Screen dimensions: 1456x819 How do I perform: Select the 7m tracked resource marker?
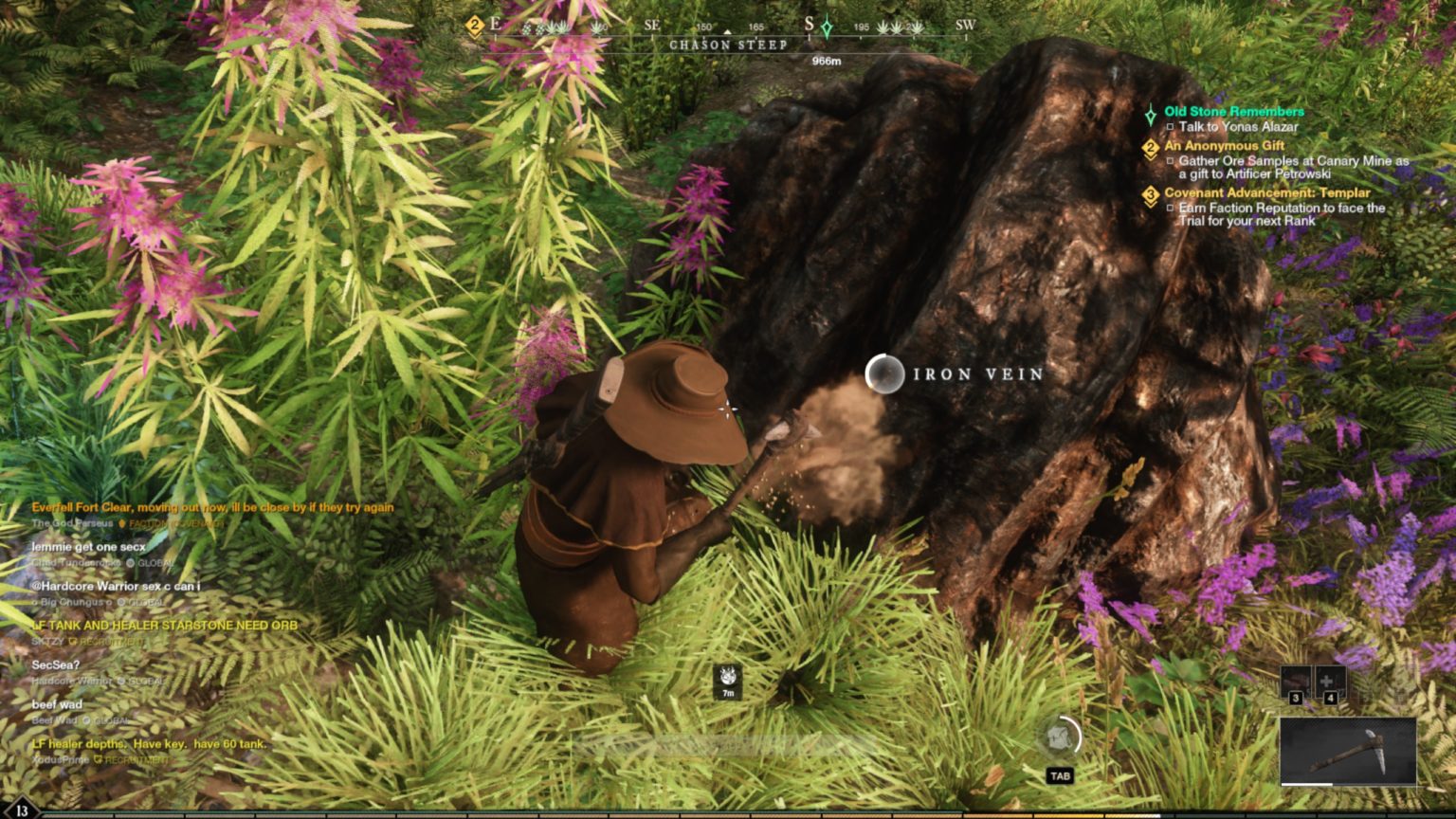[727, 681]
